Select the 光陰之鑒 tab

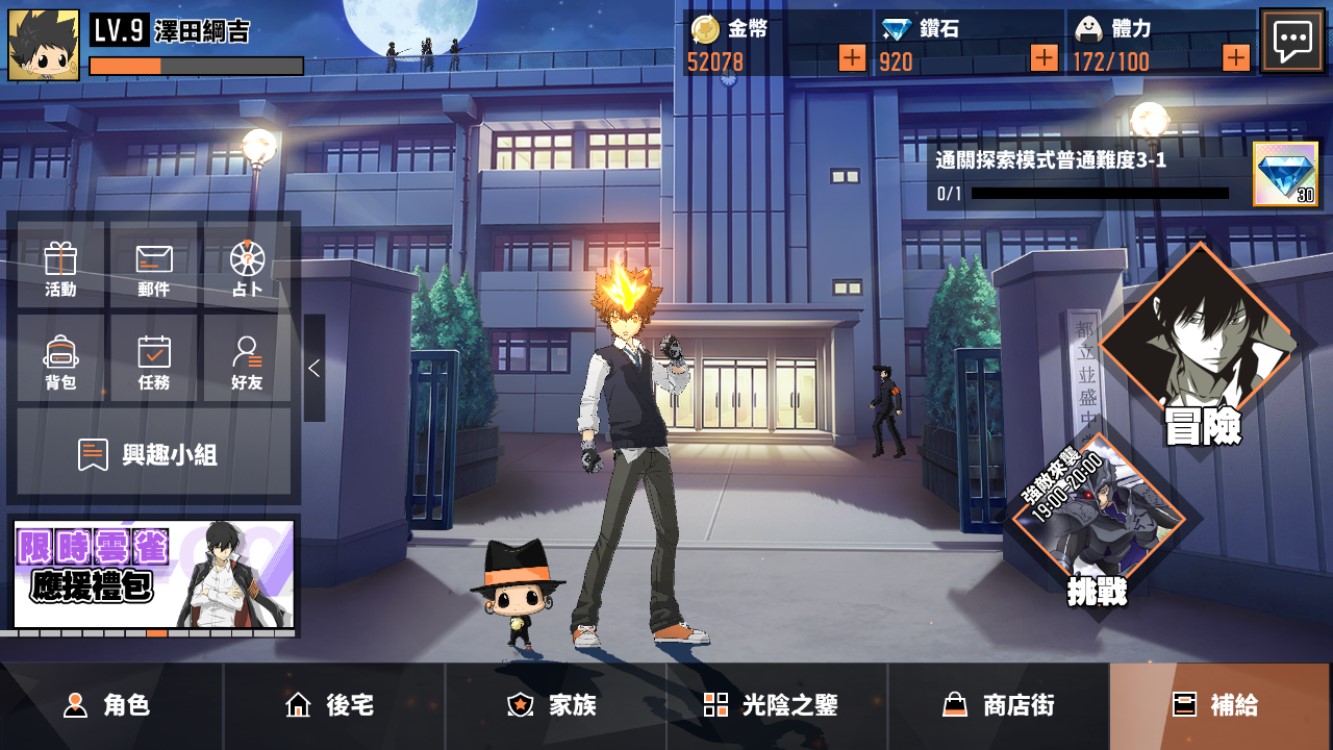click(777, 705)
